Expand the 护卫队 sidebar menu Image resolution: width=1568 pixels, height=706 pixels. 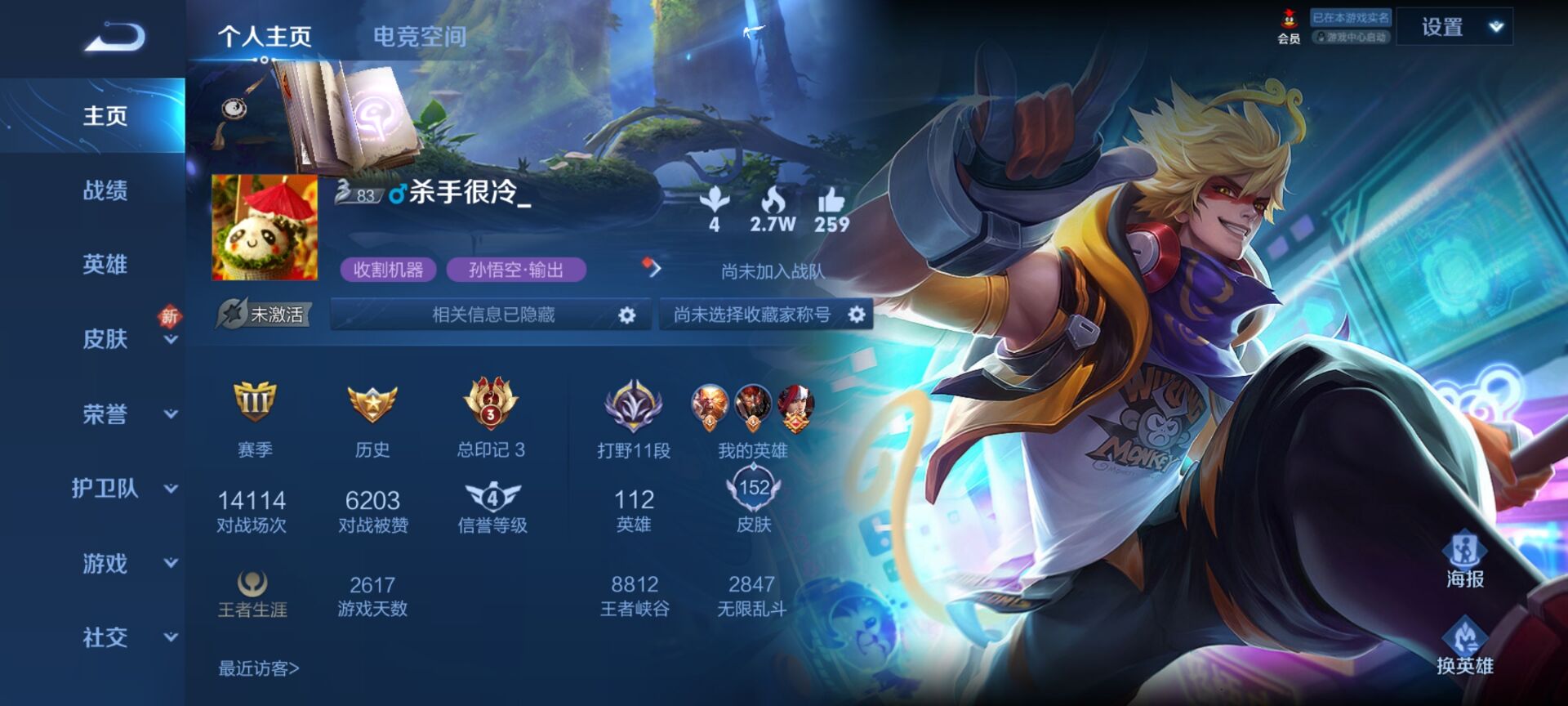point(105,489)
